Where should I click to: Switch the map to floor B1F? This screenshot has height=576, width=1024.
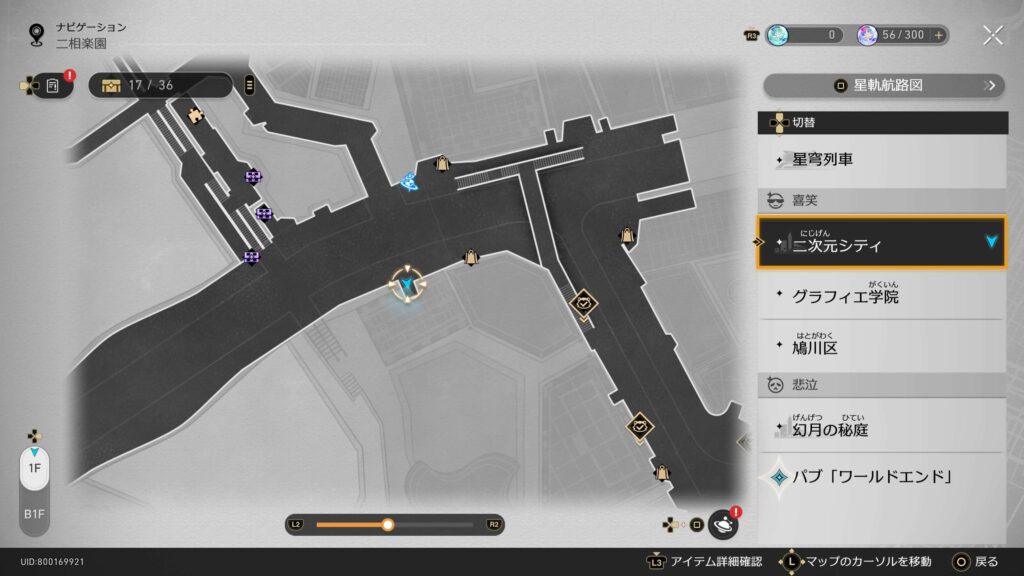(34, 514)
